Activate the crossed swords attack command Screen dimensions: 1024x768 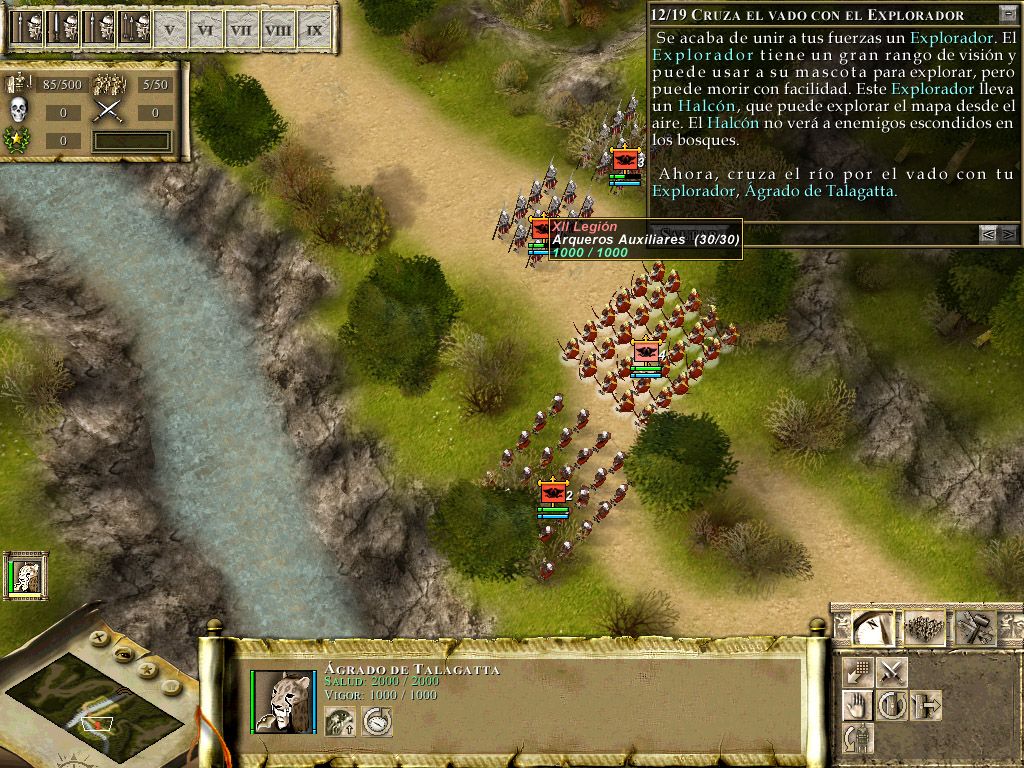point(891,671)
